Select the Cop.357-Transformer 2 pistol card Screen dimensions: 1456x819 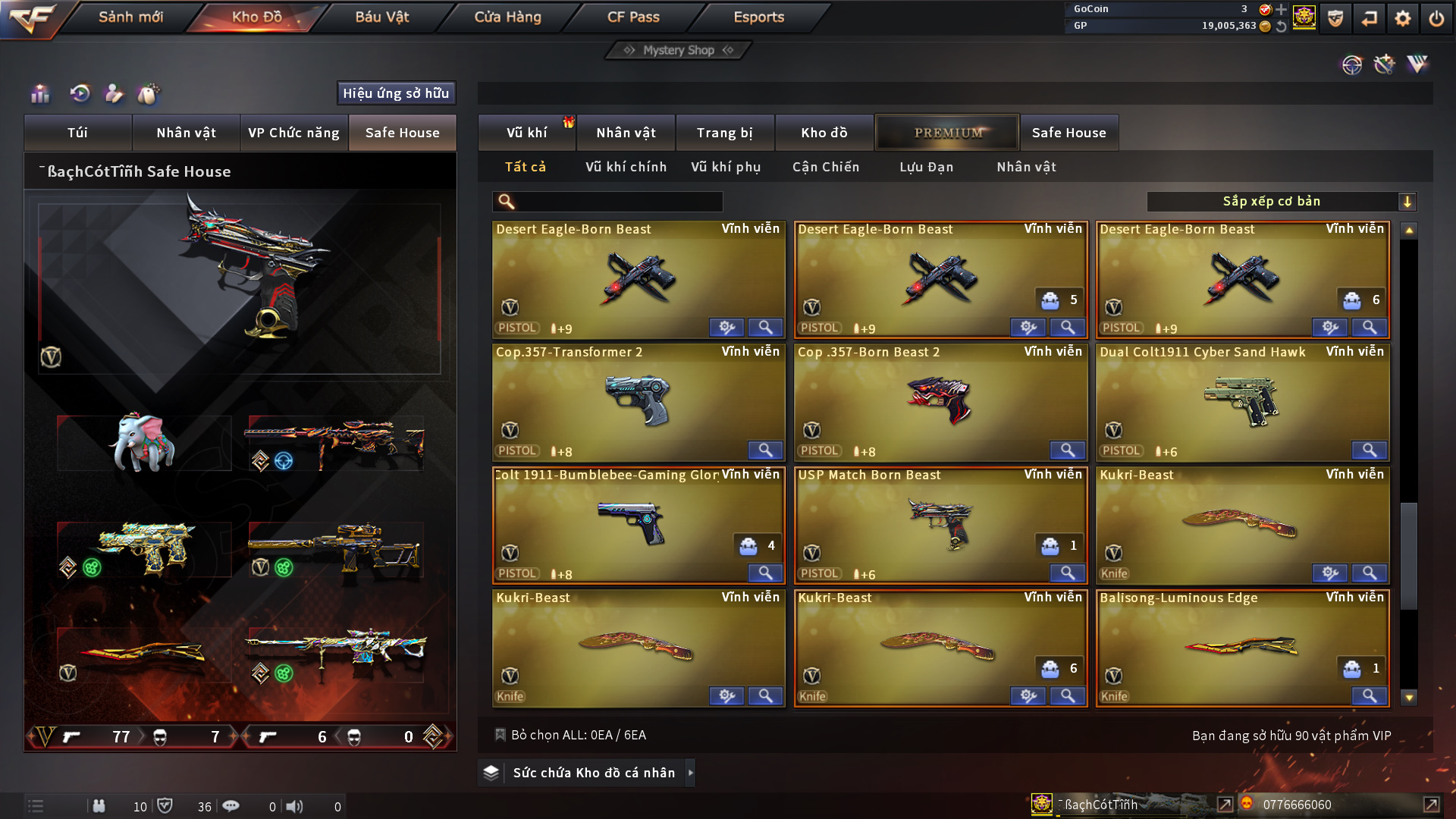tap(638, 402)
